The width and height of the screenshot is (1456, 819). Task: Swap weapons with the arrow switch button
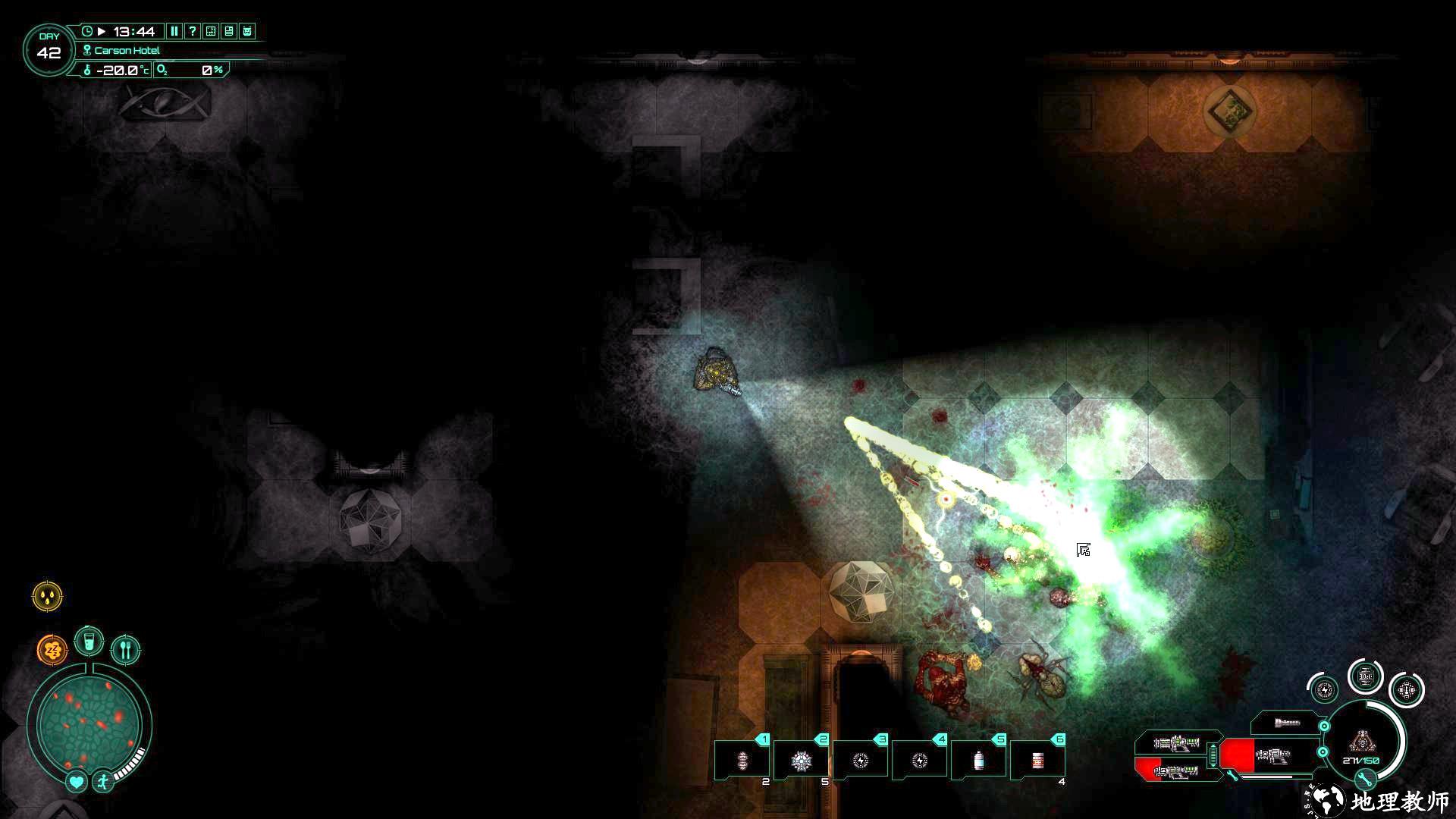click(1212, 756)
